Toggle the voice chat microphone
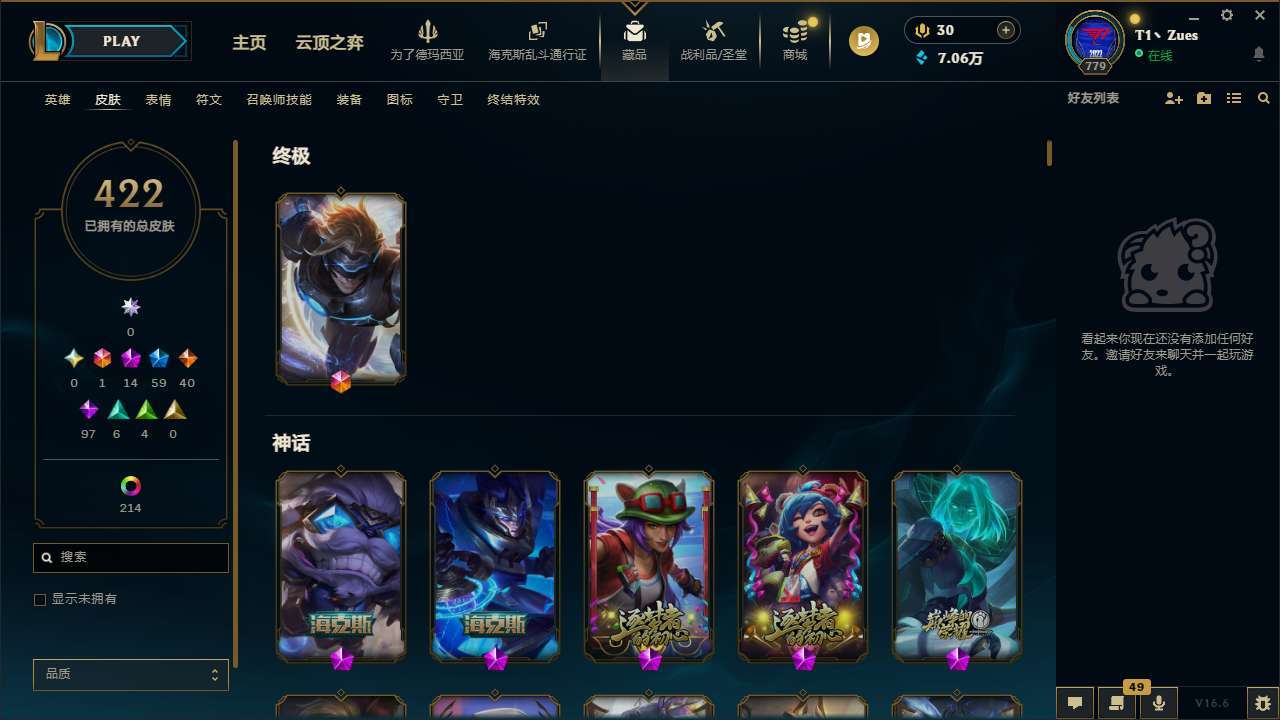The height and width of the screenshot is (720, 1280). point(1158,703)
